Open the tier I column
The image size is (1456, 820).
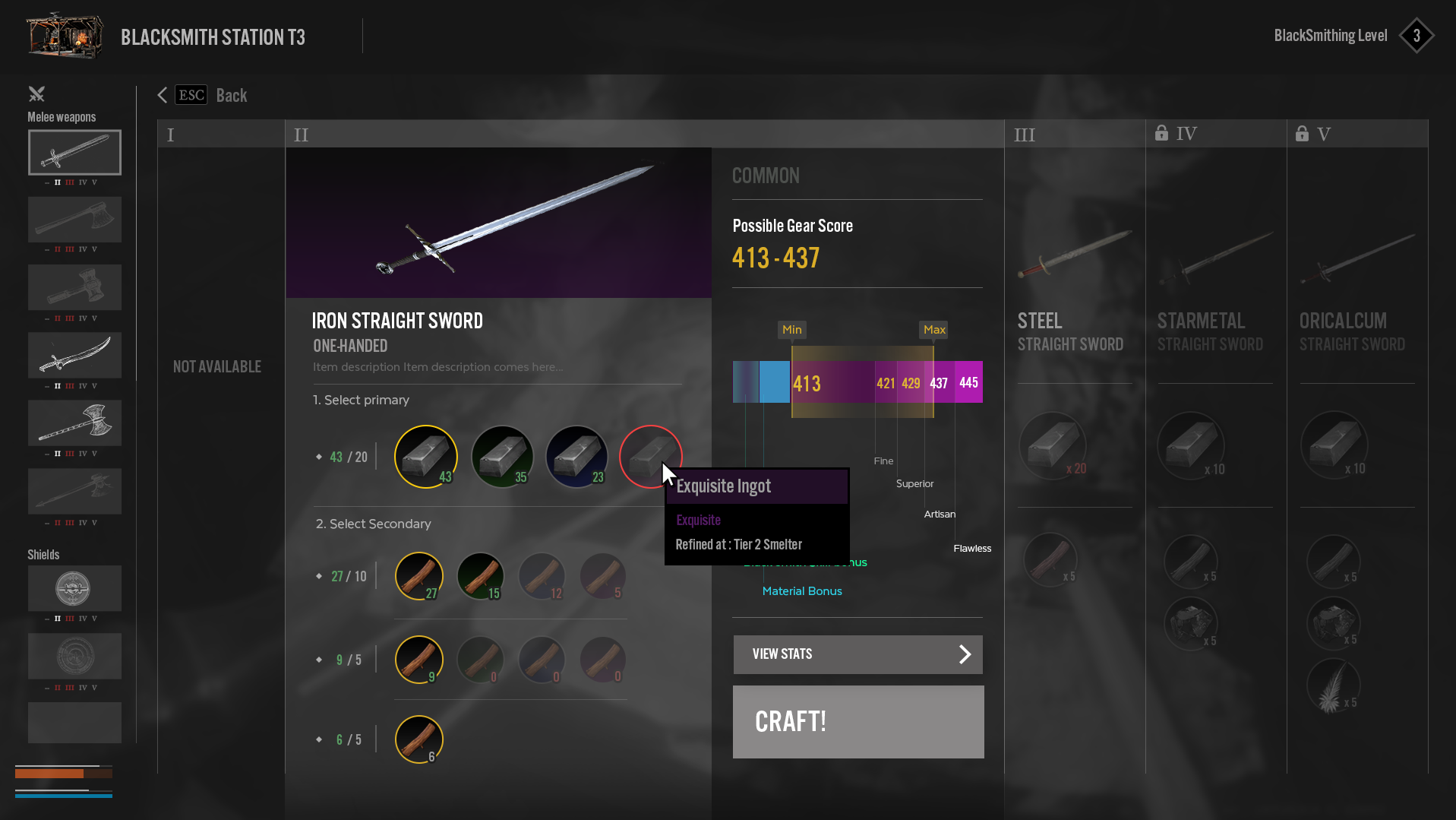coord(220,135)
